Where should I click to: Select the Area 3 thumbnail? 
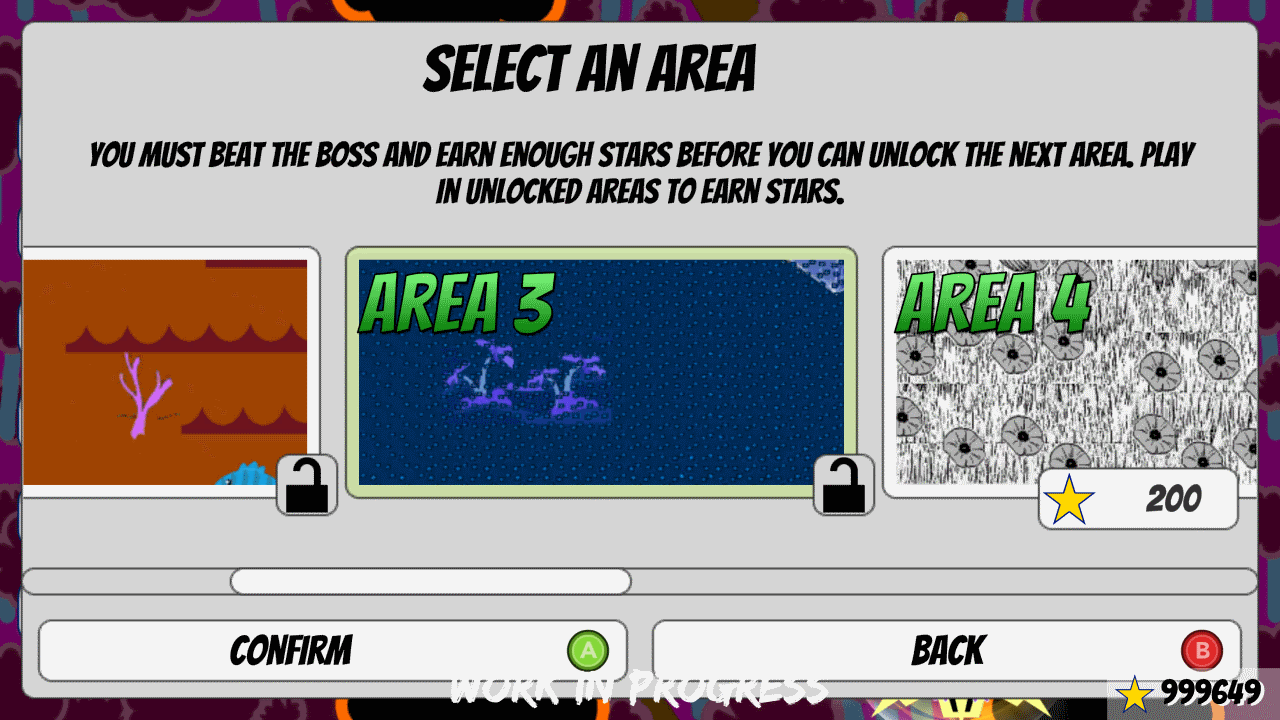(603, 372)
